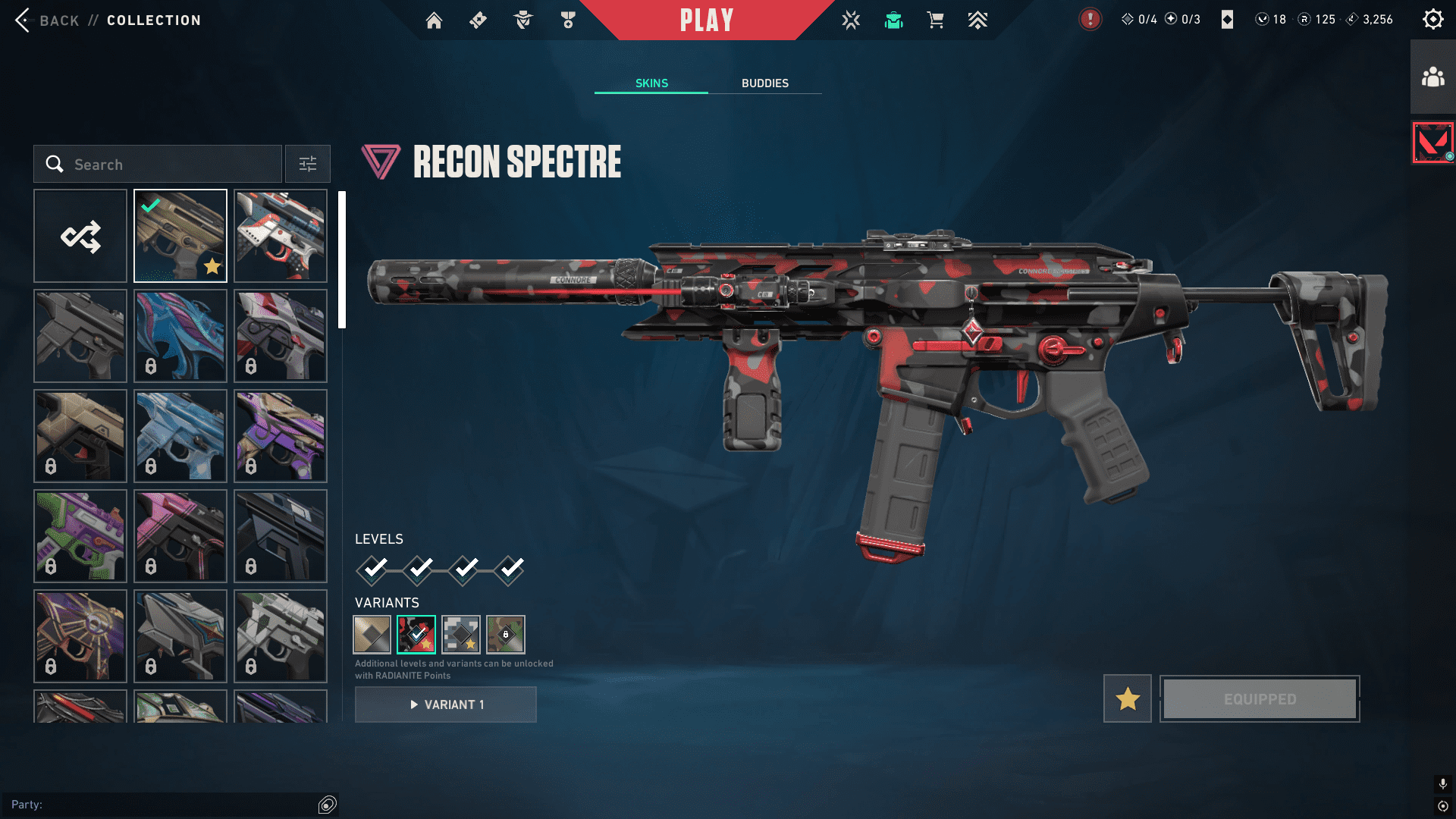Open the red alert notification icon
Viewport: 1456px width, 819px height.
1090,20
